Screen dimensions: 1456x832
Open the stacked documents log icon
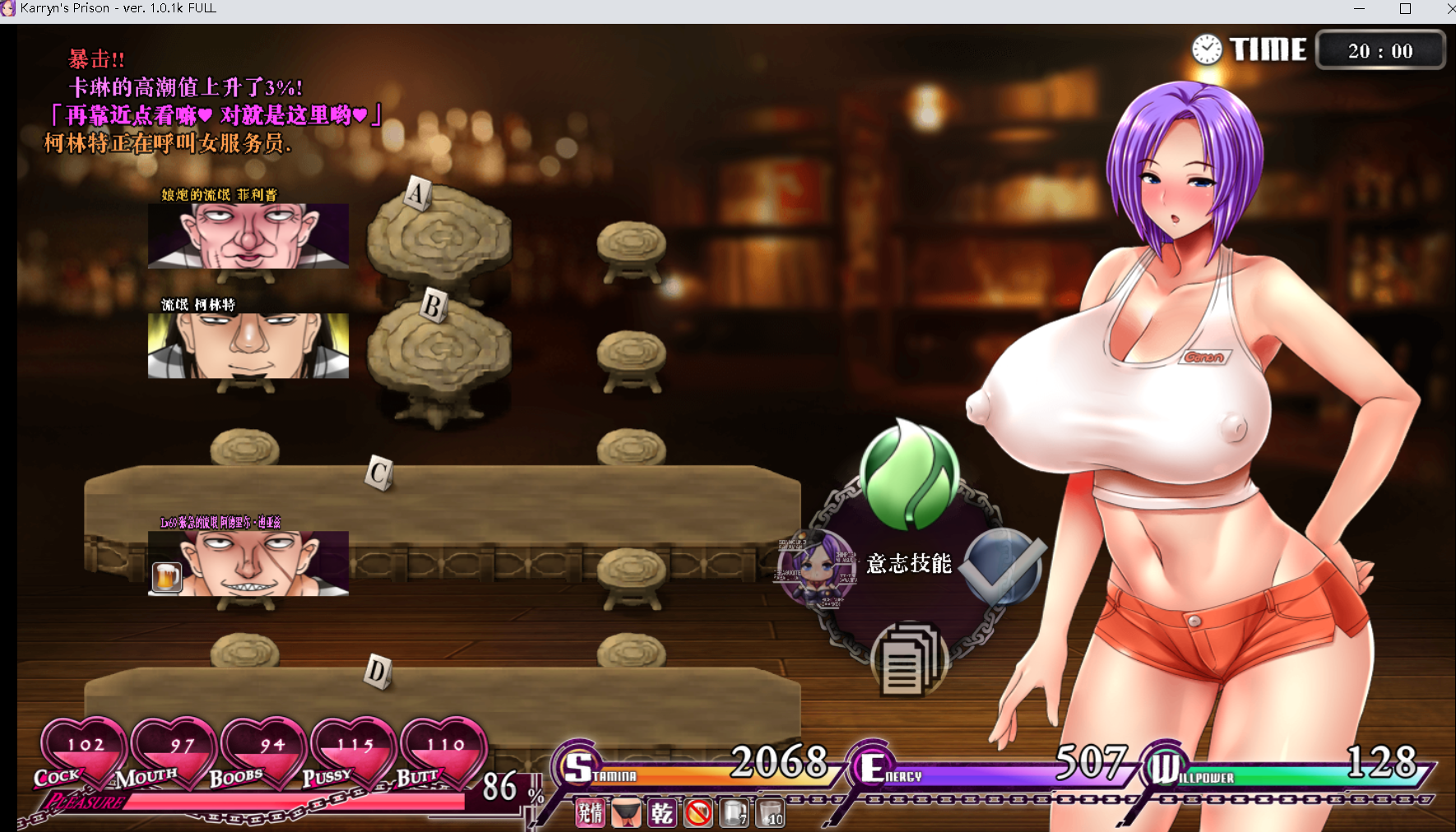click(909, 659)
